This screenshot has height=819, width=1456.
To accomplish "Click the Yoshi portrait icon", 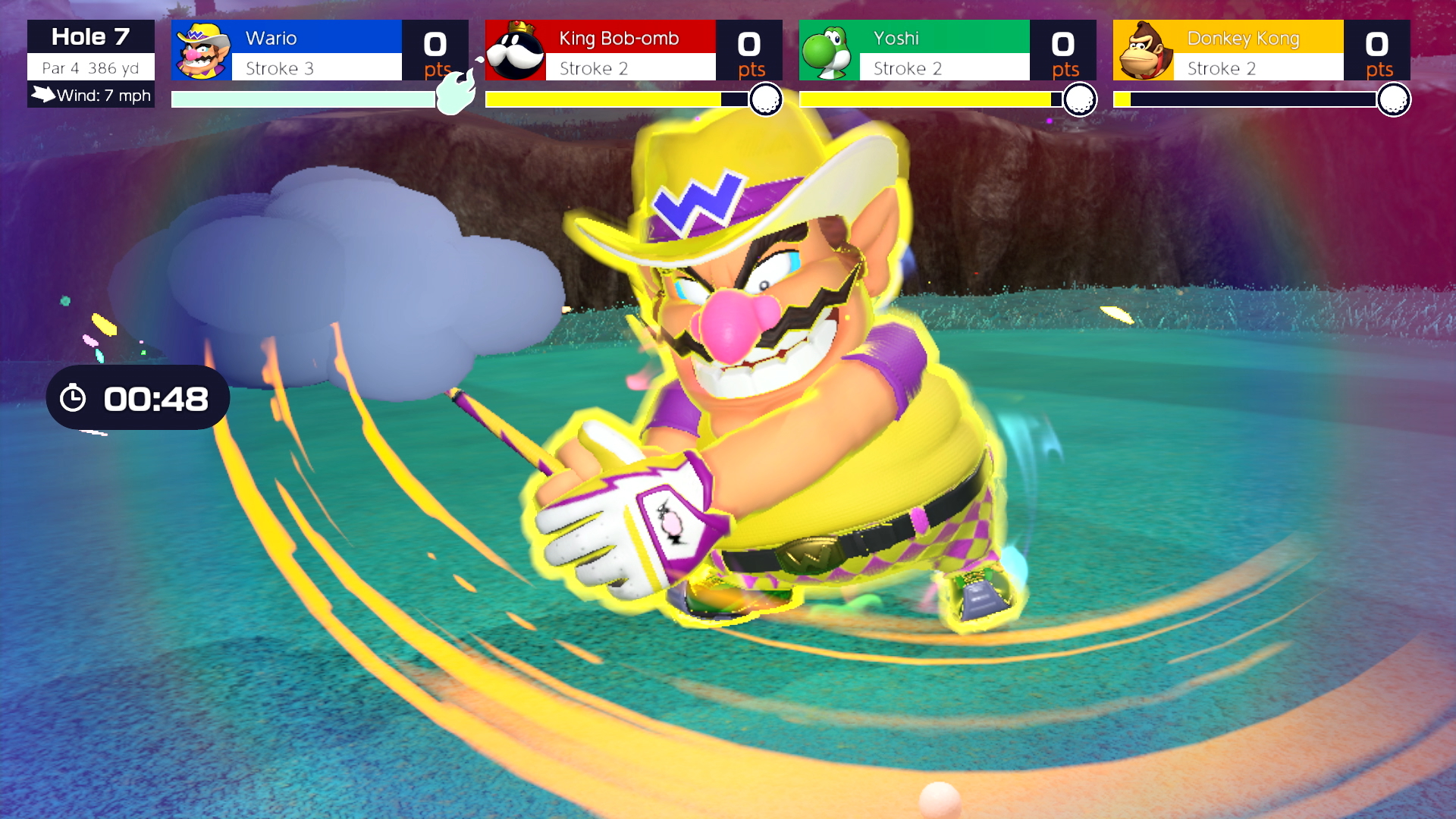I will (829, 51).
